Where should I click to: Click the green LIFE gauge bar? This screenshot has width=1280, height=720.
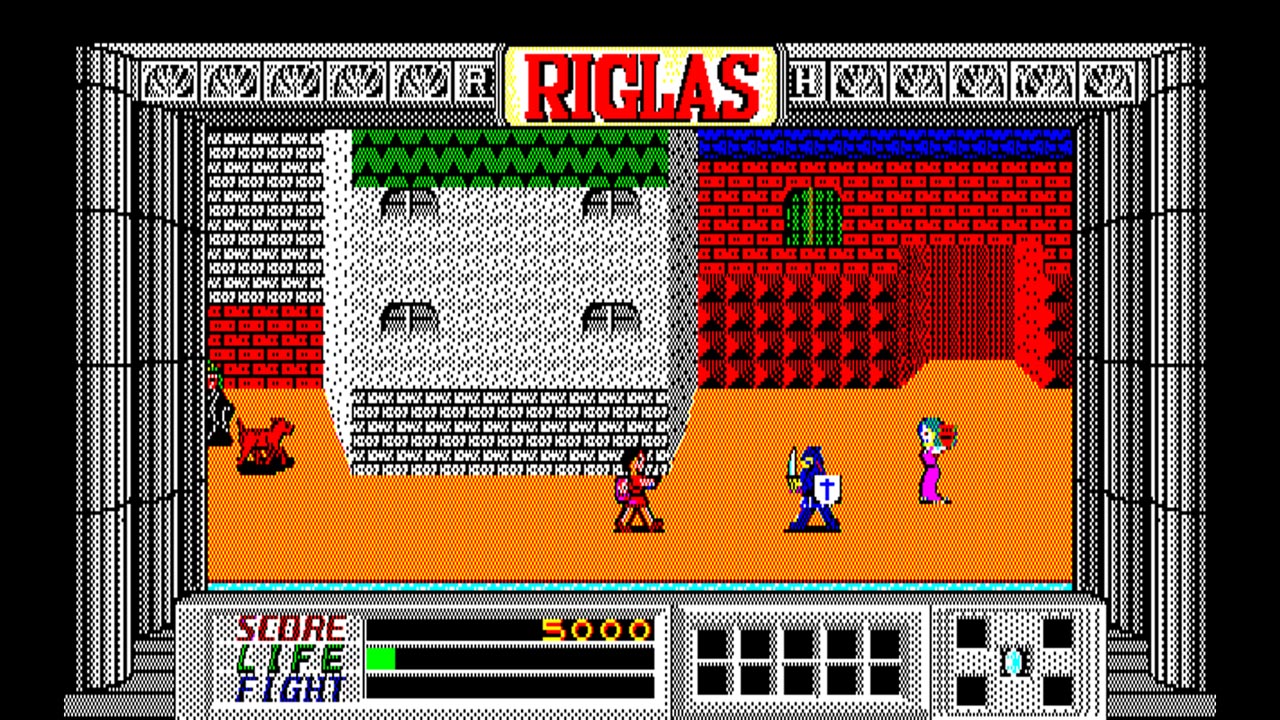click(383, 658)
